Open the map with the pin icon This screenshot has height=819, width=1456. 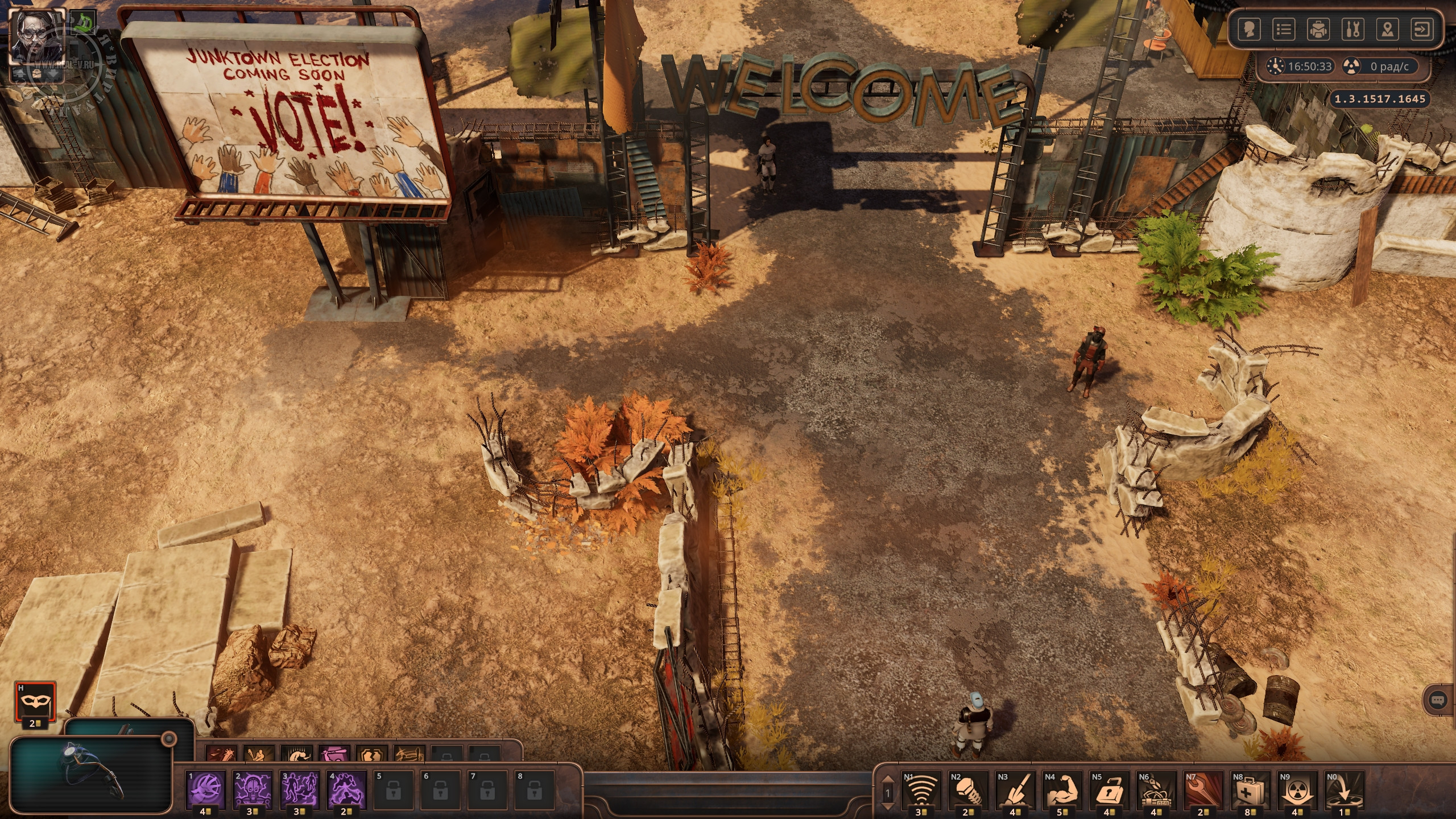coord(1388,30)
